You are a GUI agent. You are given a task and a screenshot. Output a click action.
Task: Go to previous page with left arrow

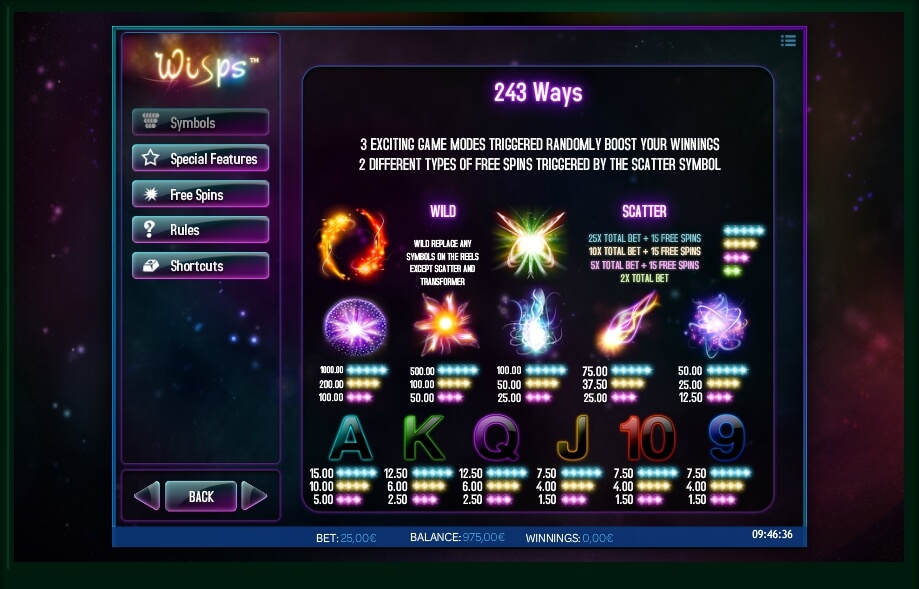147,496
